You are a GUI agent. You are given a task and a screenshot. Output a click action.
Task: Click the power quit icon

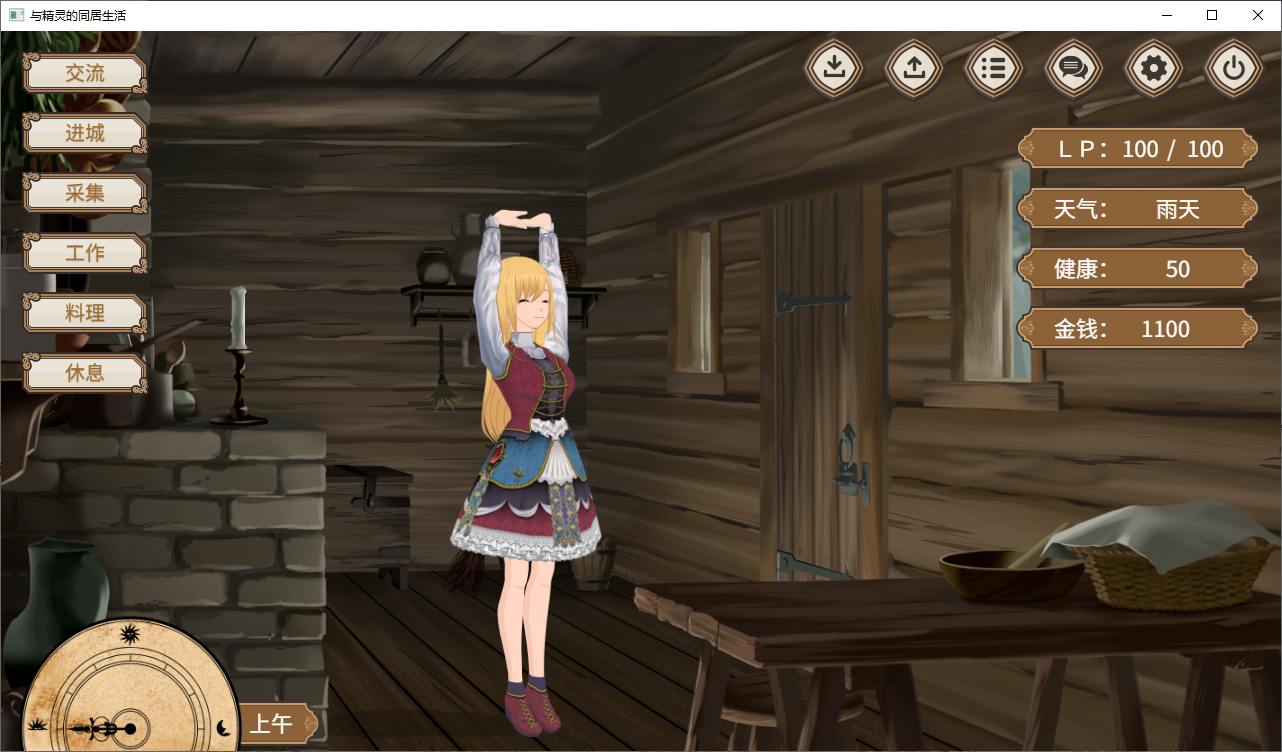pyautogui.click(x=1234, y=68)
